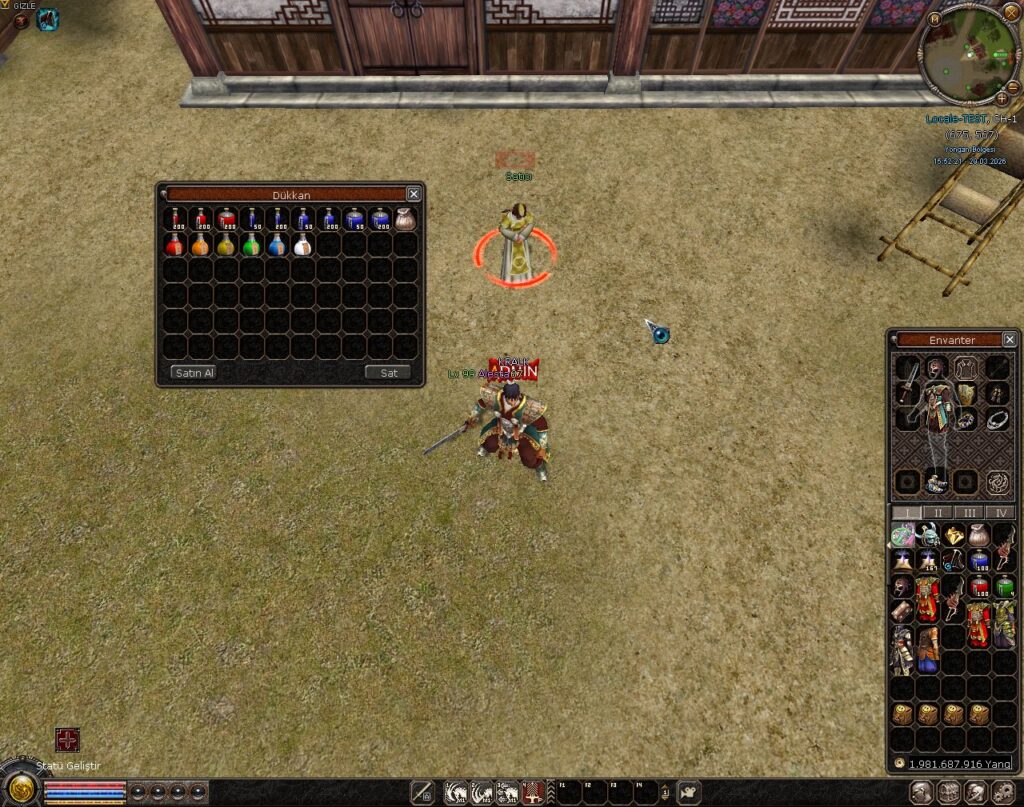Click the Satın Al buy button

pyautogui.click(x=193, y=373)
